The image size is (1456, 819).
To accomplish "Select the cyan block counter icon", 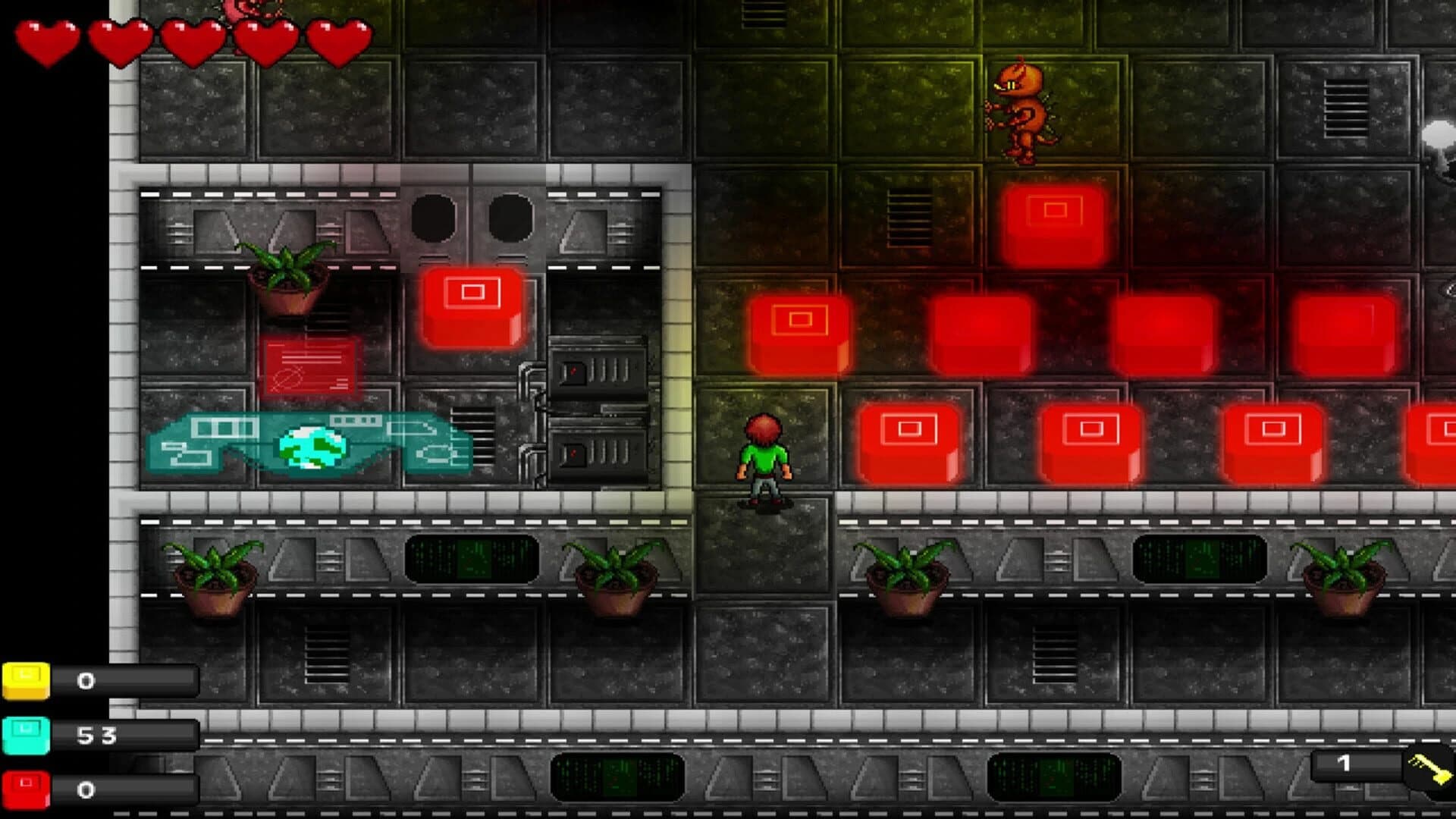I will (x=25, y=734).
